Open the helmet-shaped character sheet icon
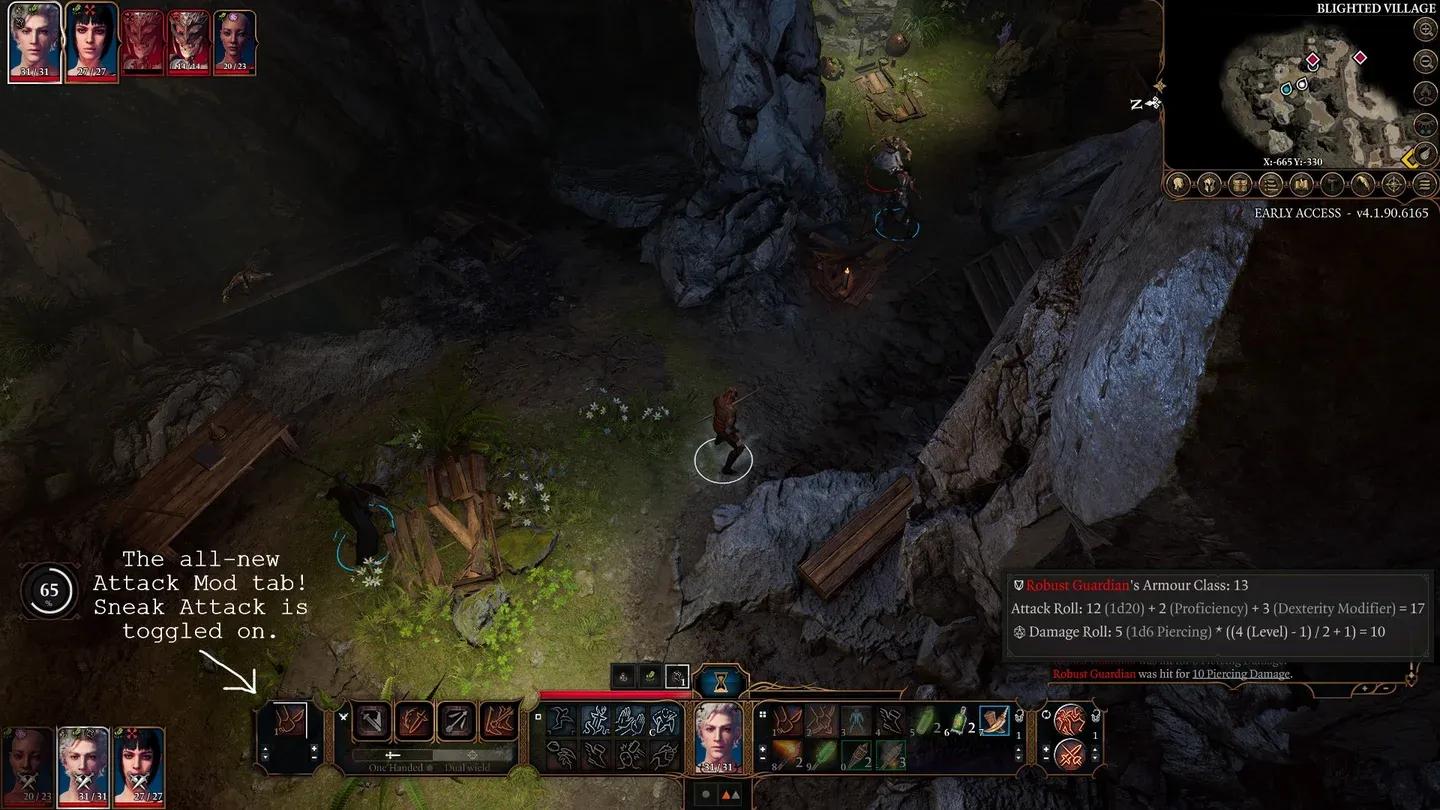1440x810 pixels. (x=1209, y=184)
